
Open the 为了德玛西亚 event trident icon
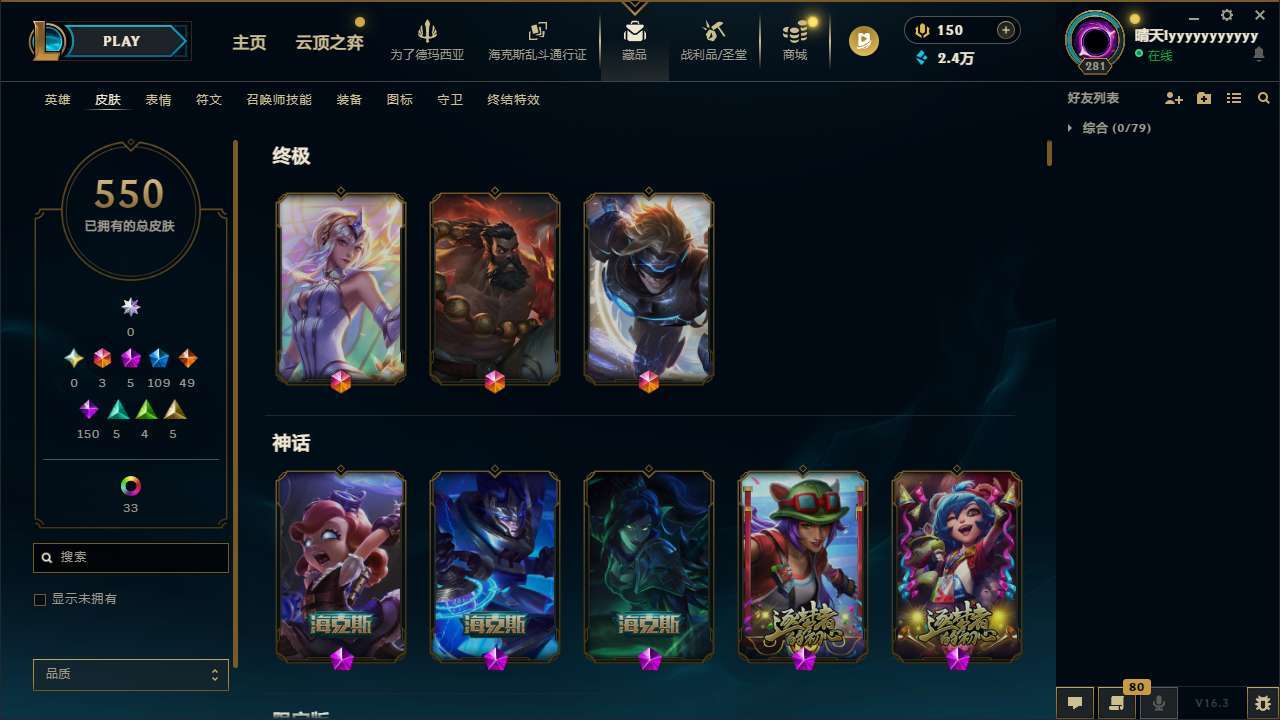coord(428,32)
